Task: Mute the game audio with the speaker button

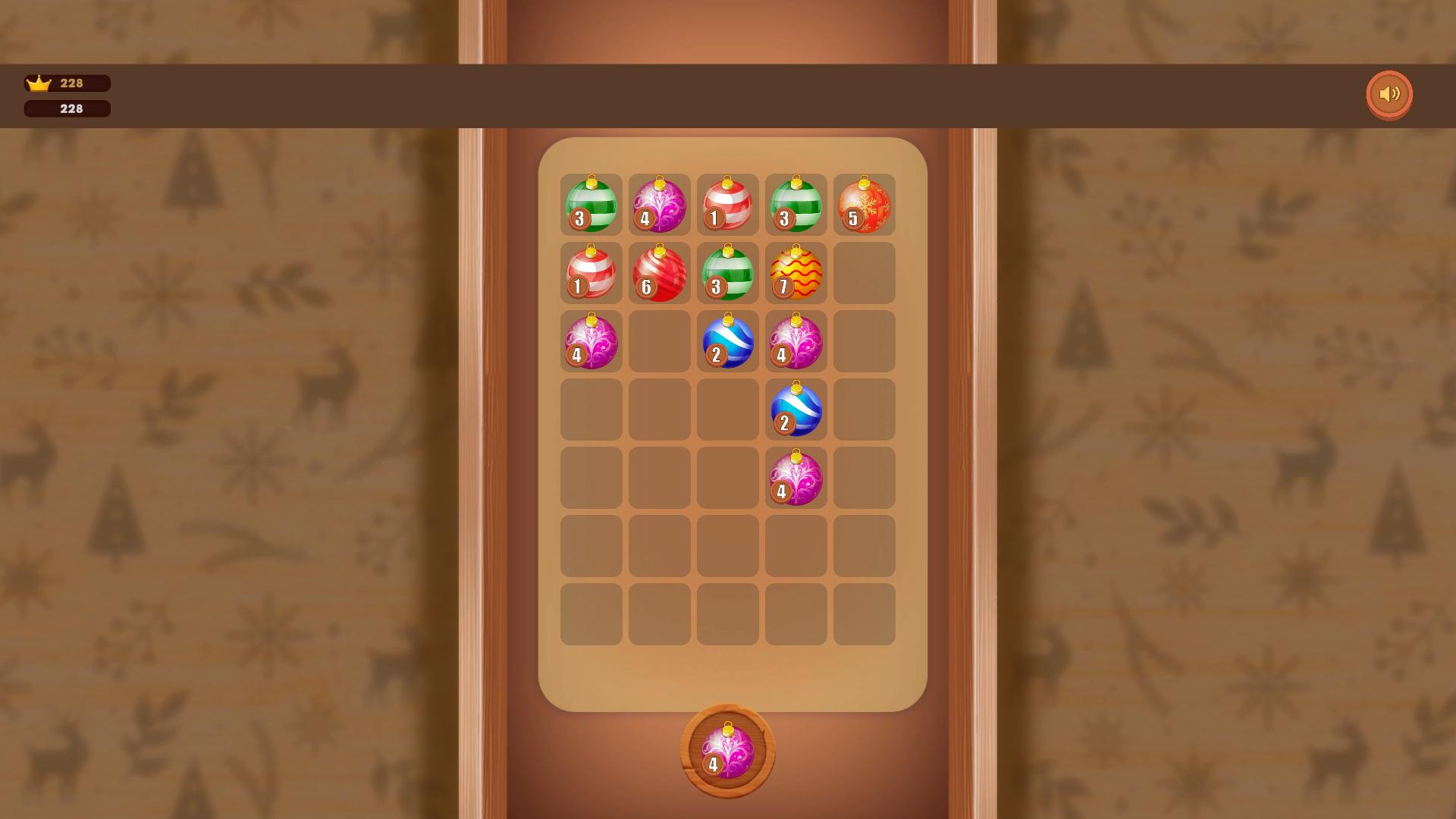Action: [x=1389, y=94]
